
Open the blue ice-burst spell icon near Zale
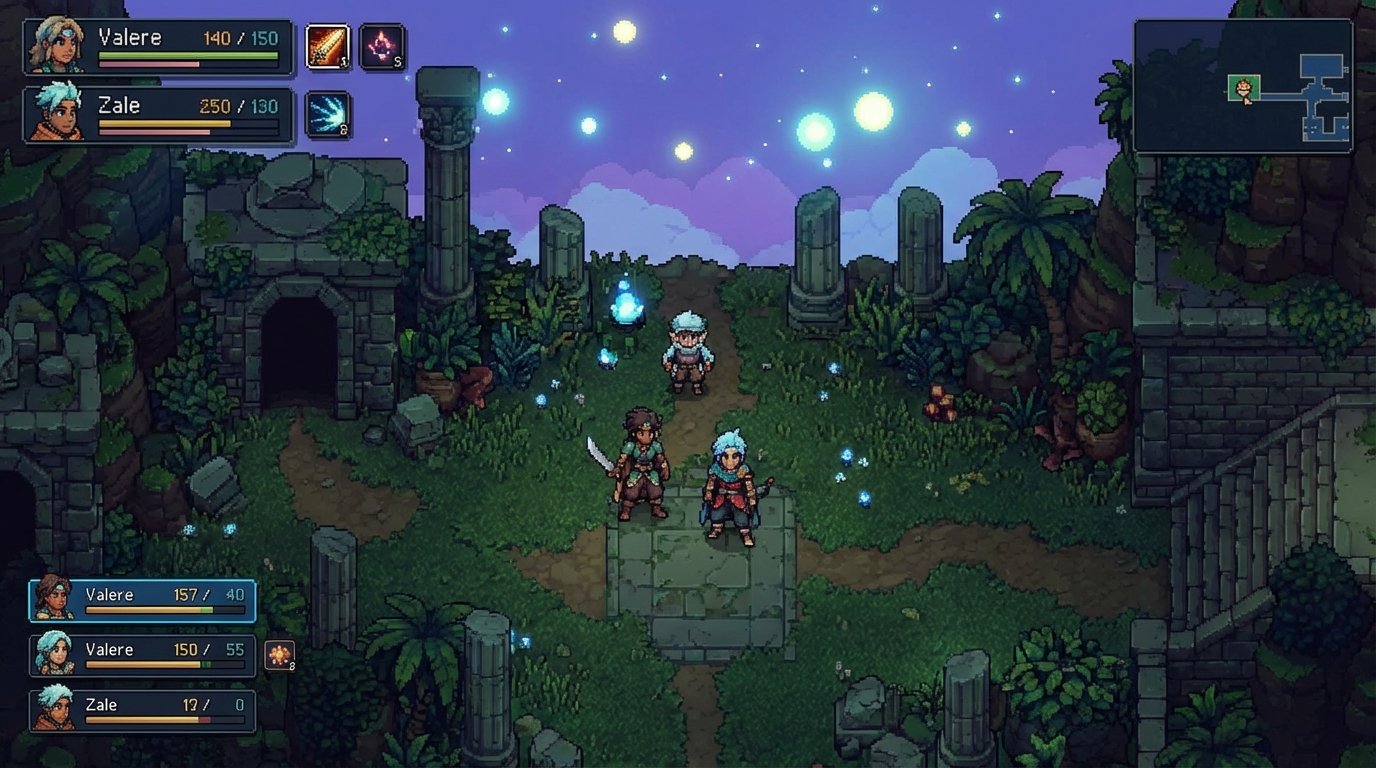(327, 113)
